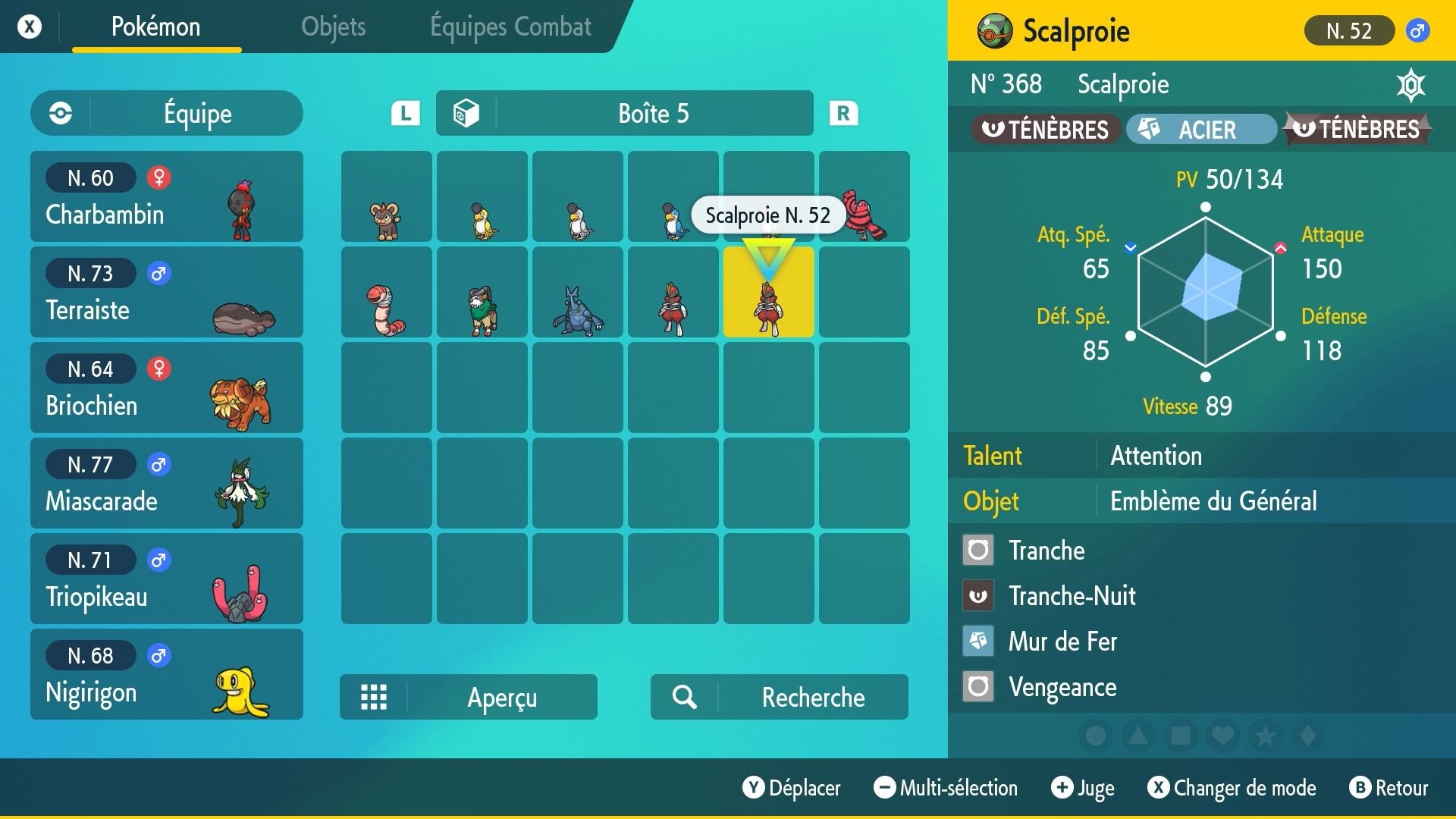Select the Poké Ball icon beside Équipe
The height and width of the screenshot is (819, 1456).
[60, 114]
